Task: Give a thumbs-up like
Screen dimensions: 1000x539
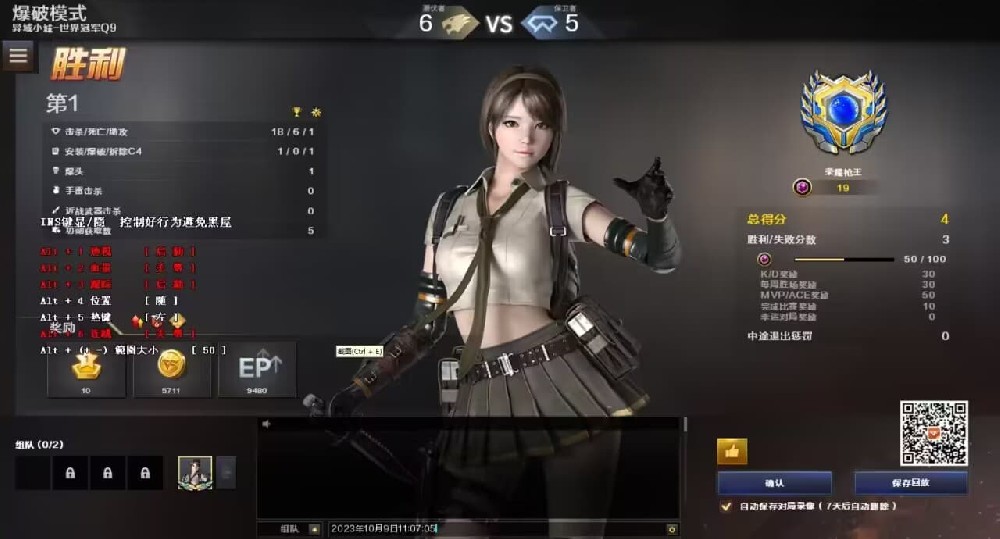Action: [732, 452]
